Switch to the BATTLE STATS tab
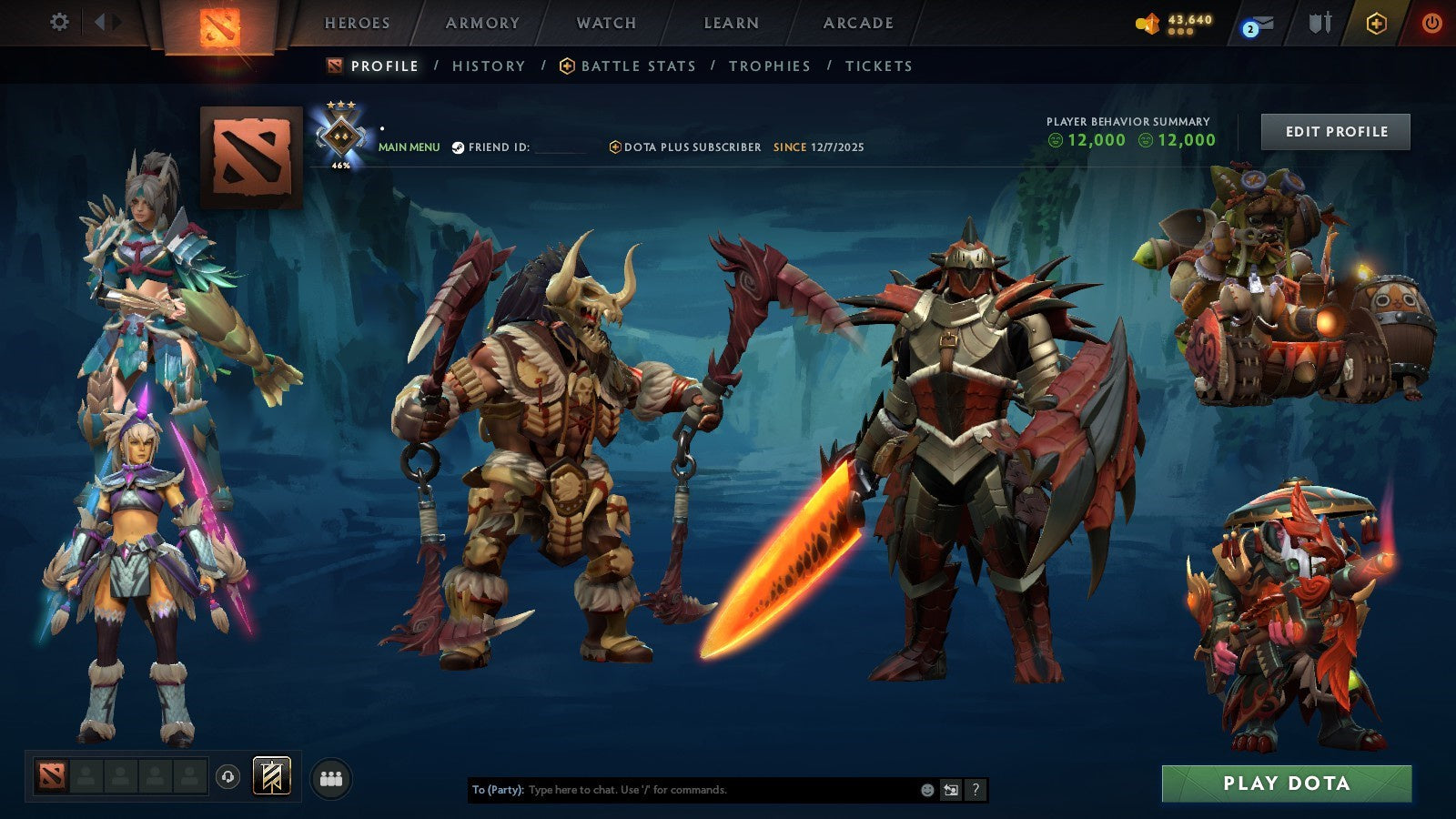This screenshot has height=819, width=1456. pos(637,66)
